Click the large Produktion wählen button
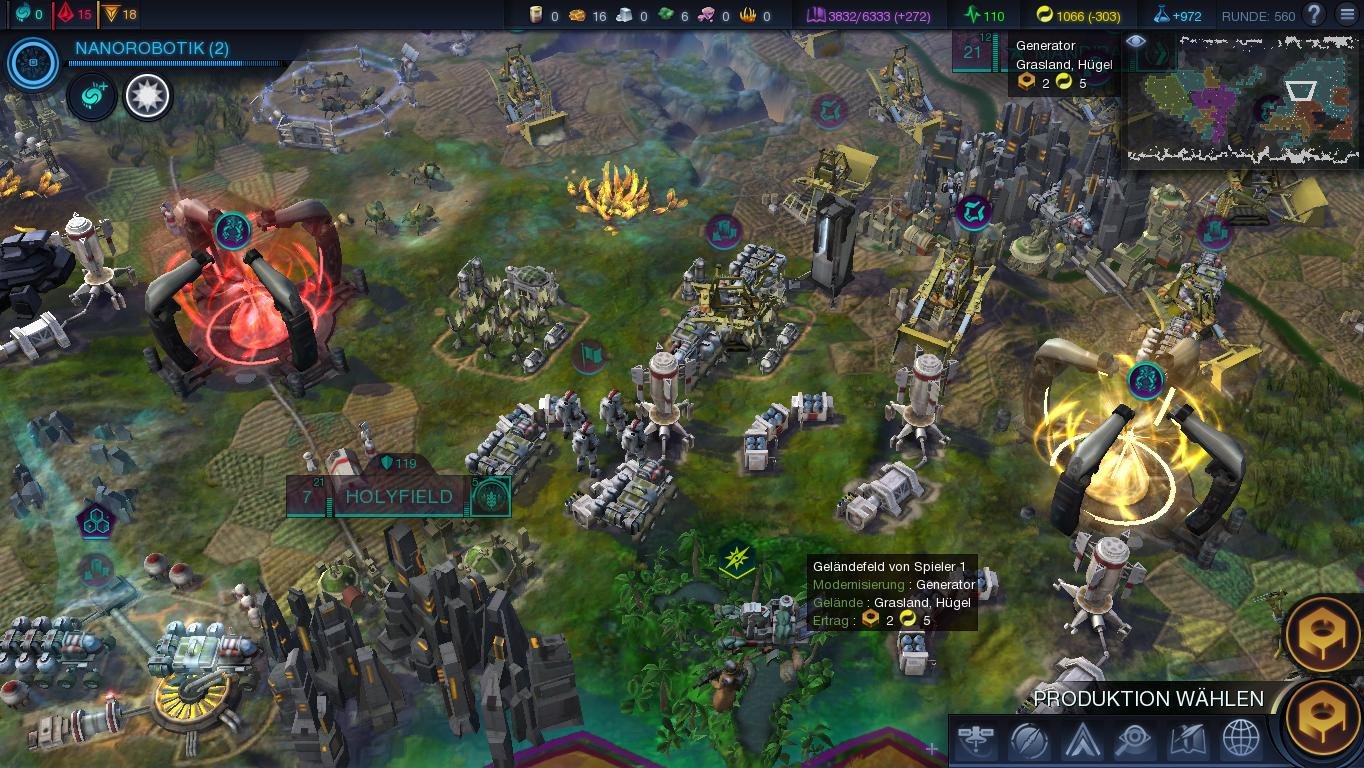 point(1323,719)
